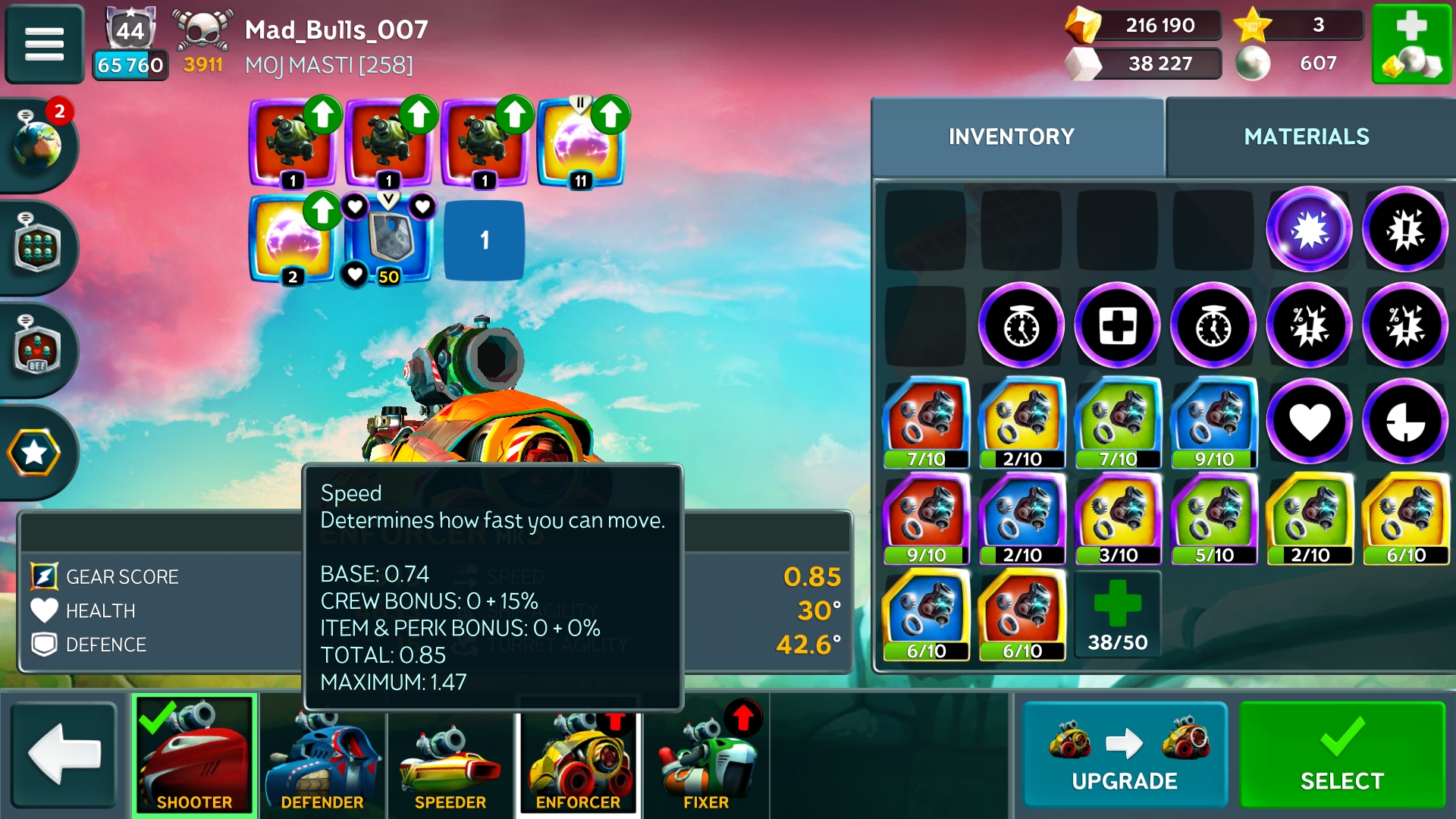Open global chat with the globe icon

[36, 143]
